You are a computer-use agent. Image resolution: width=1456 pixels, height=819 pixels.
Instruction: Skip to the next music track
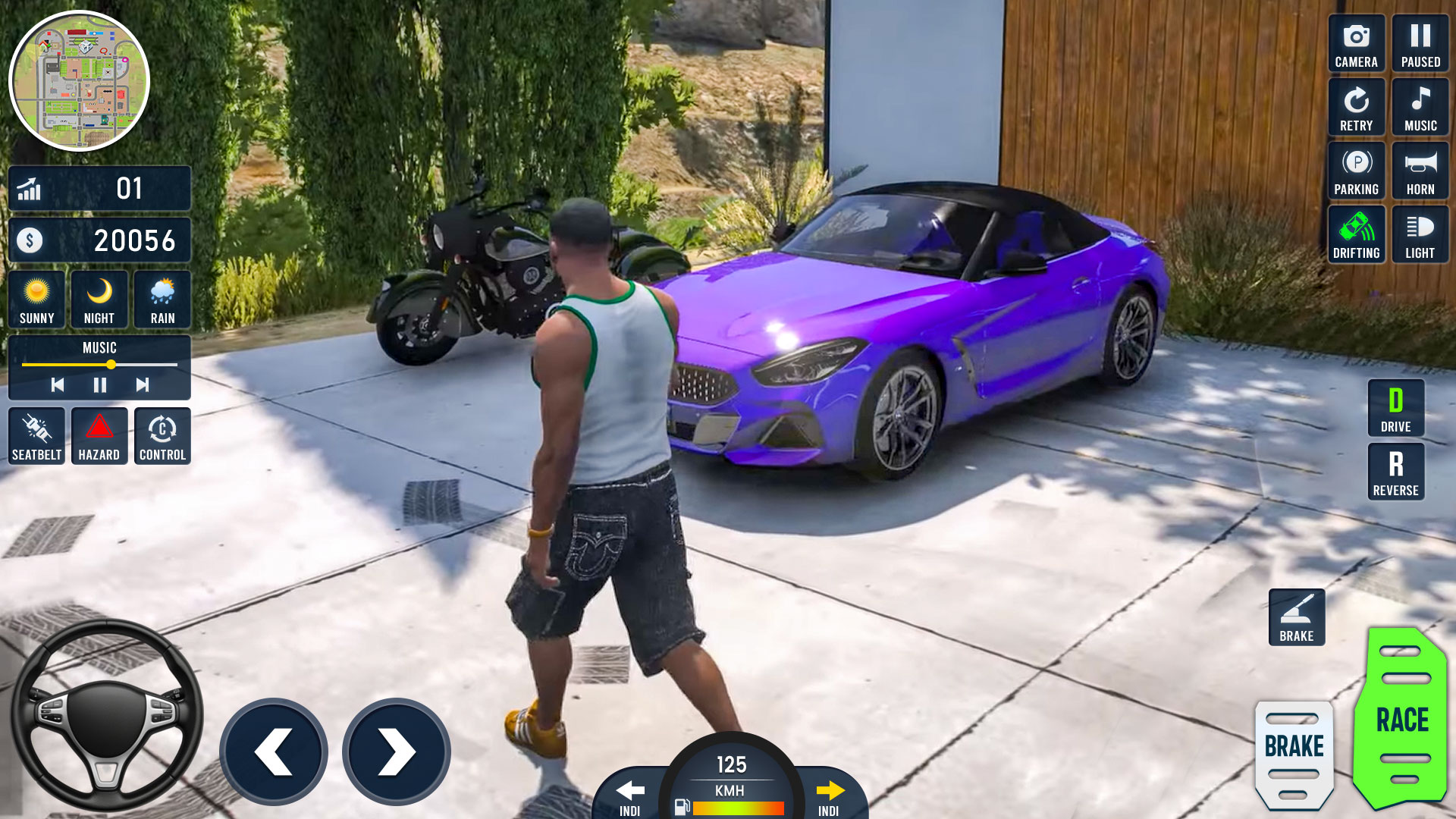(x=142, y=385)
